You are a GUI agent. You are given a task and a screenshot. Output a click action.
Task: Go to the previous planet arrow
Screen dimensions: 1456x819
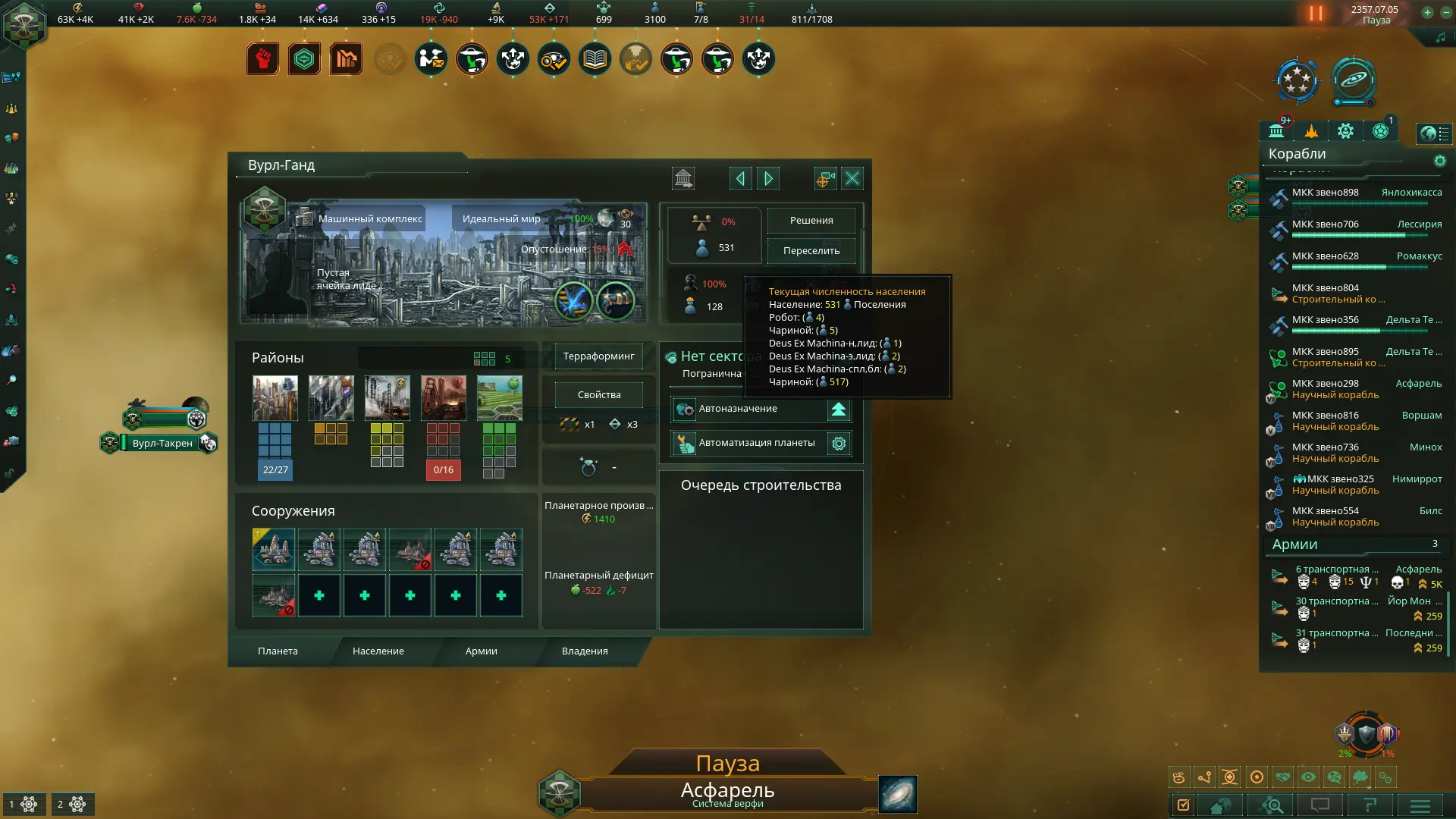[x=740, y=178]
